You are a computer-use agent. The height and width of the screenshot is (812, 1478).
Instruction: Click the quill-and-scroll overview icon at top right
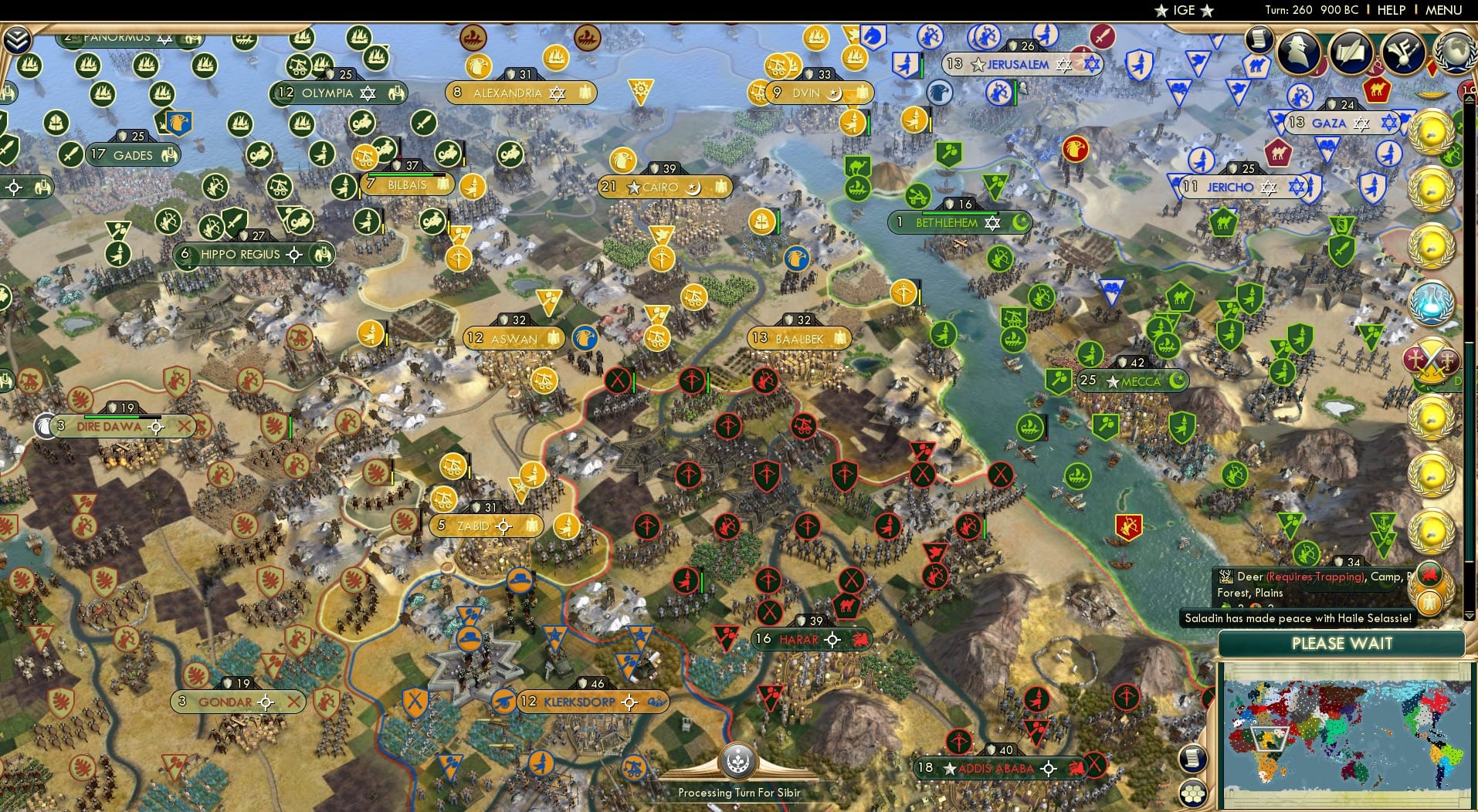click(1352, 52)
